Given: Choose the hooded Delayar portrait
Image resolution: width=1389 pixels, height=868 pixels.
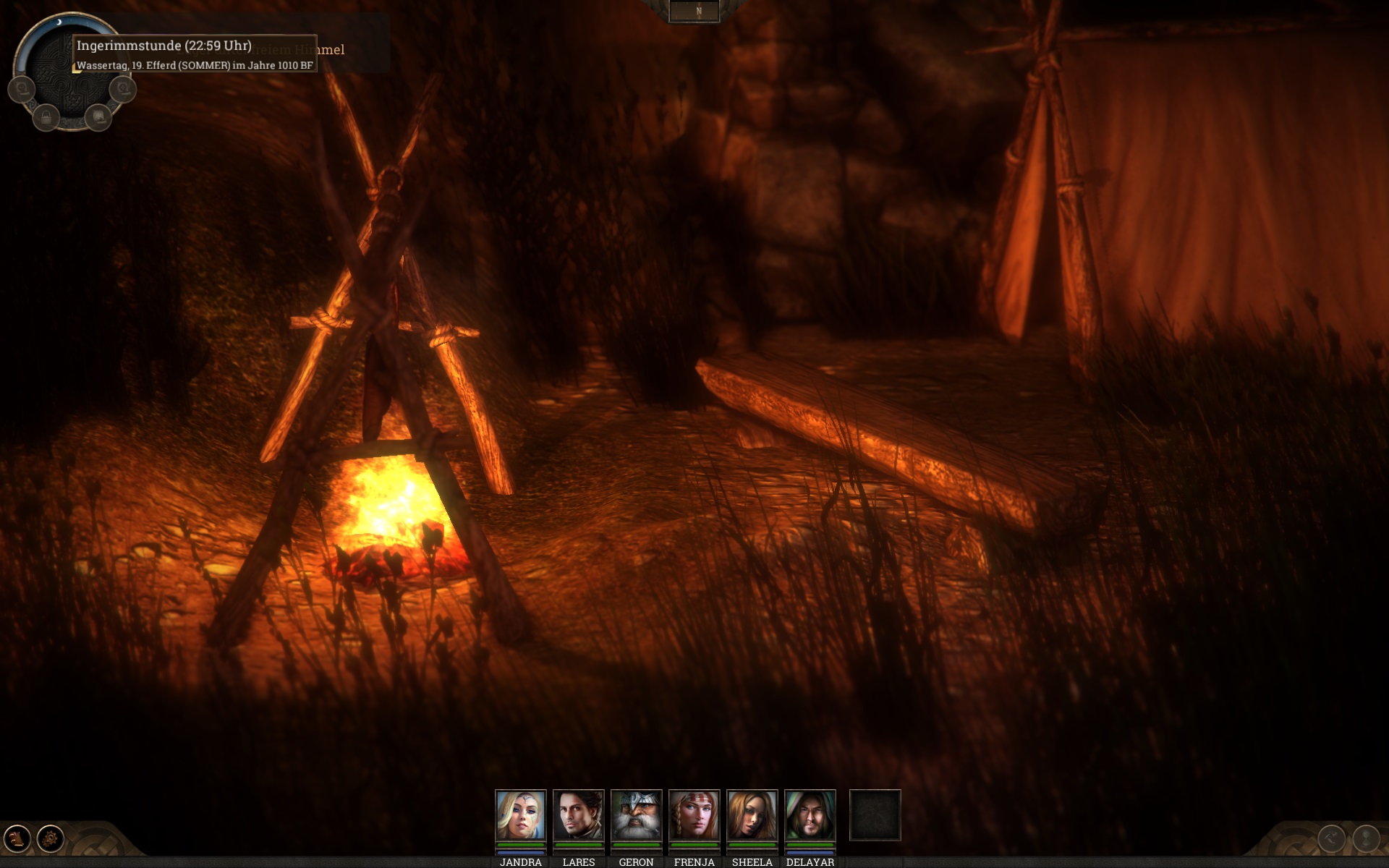Looking at the screenshot, I should 810,815.
